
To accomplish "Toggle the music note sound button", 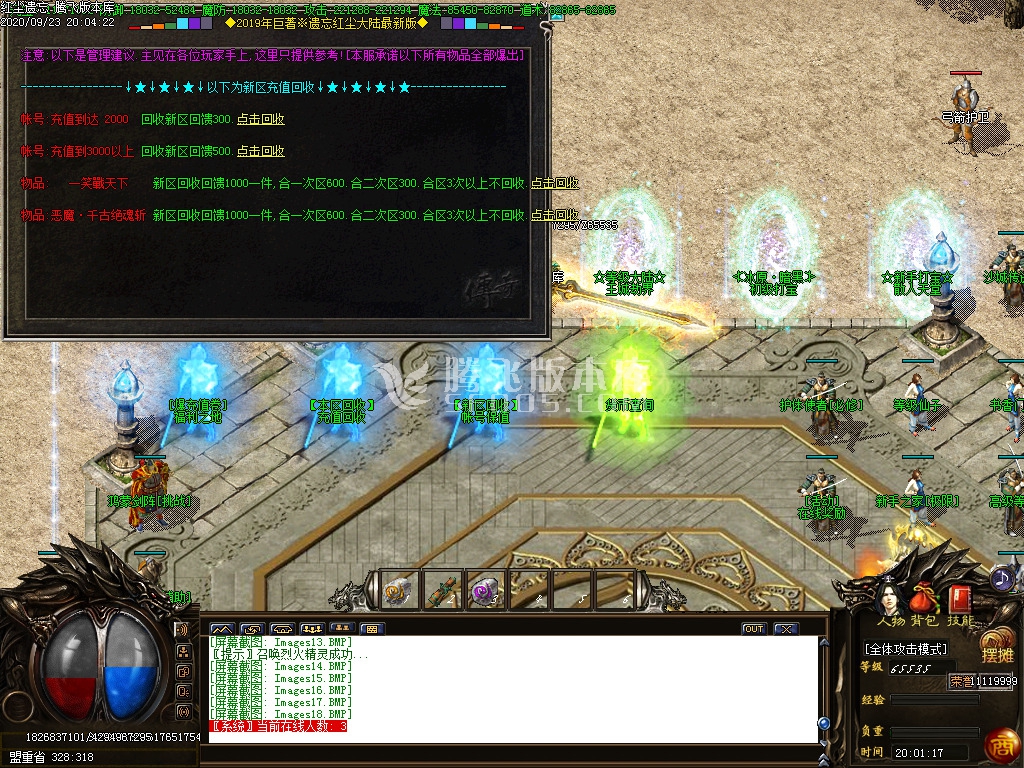I will [x=1002, y=577].
